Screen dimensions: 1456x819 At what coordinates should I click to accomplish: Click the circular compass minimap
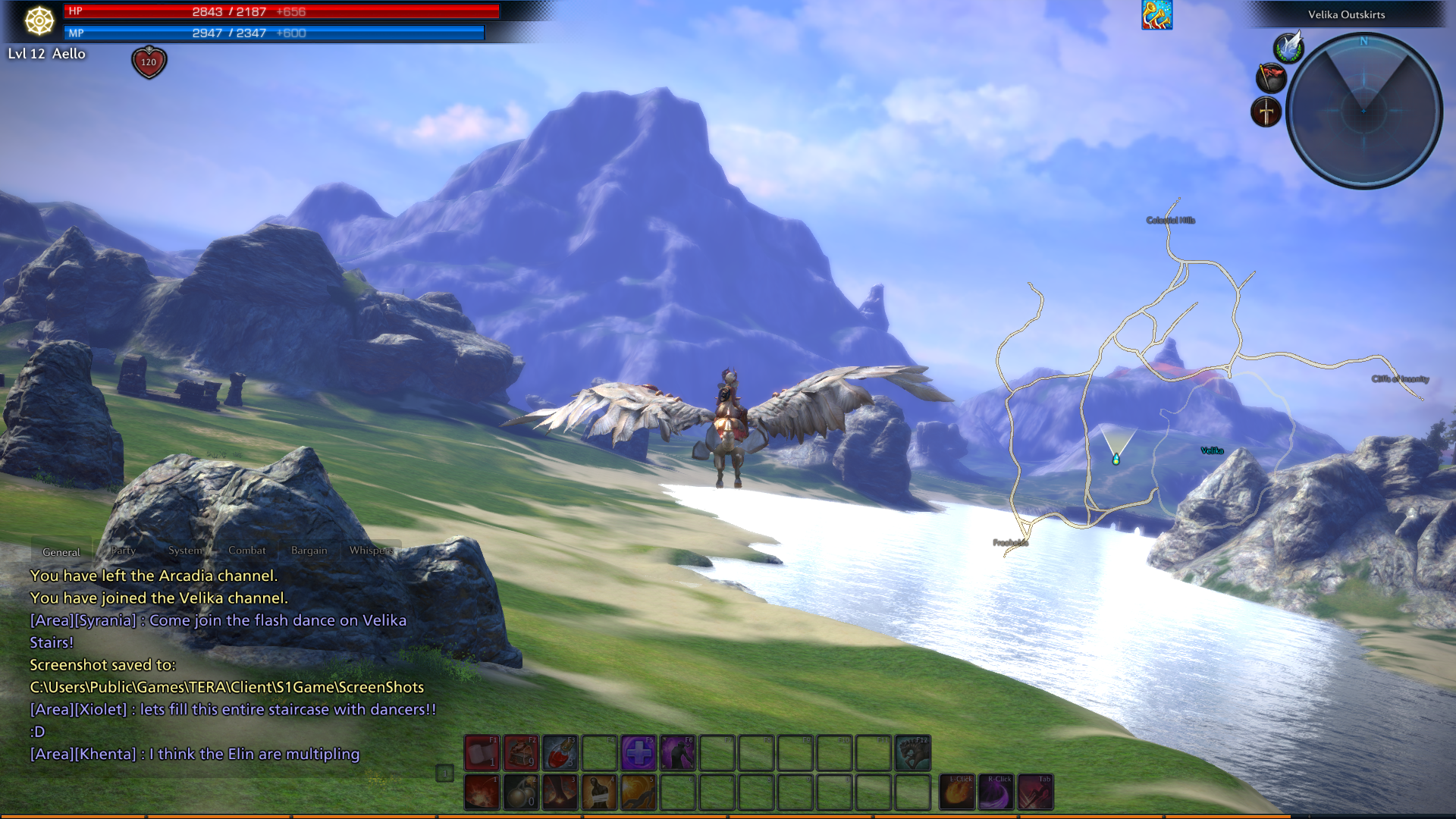pos(1363,111)
